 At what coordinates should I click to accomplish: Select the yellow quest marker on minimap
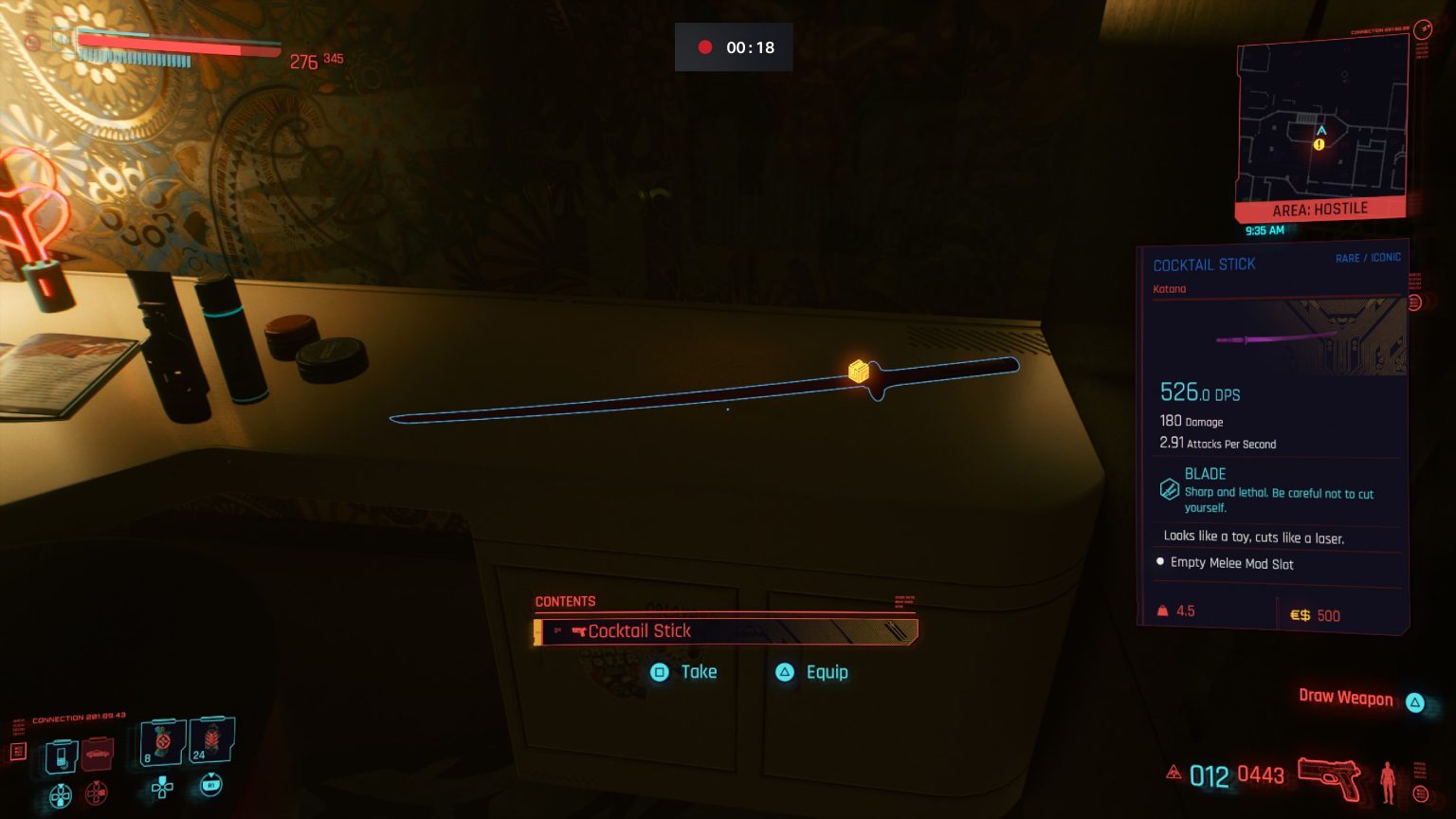[1319, 145]
